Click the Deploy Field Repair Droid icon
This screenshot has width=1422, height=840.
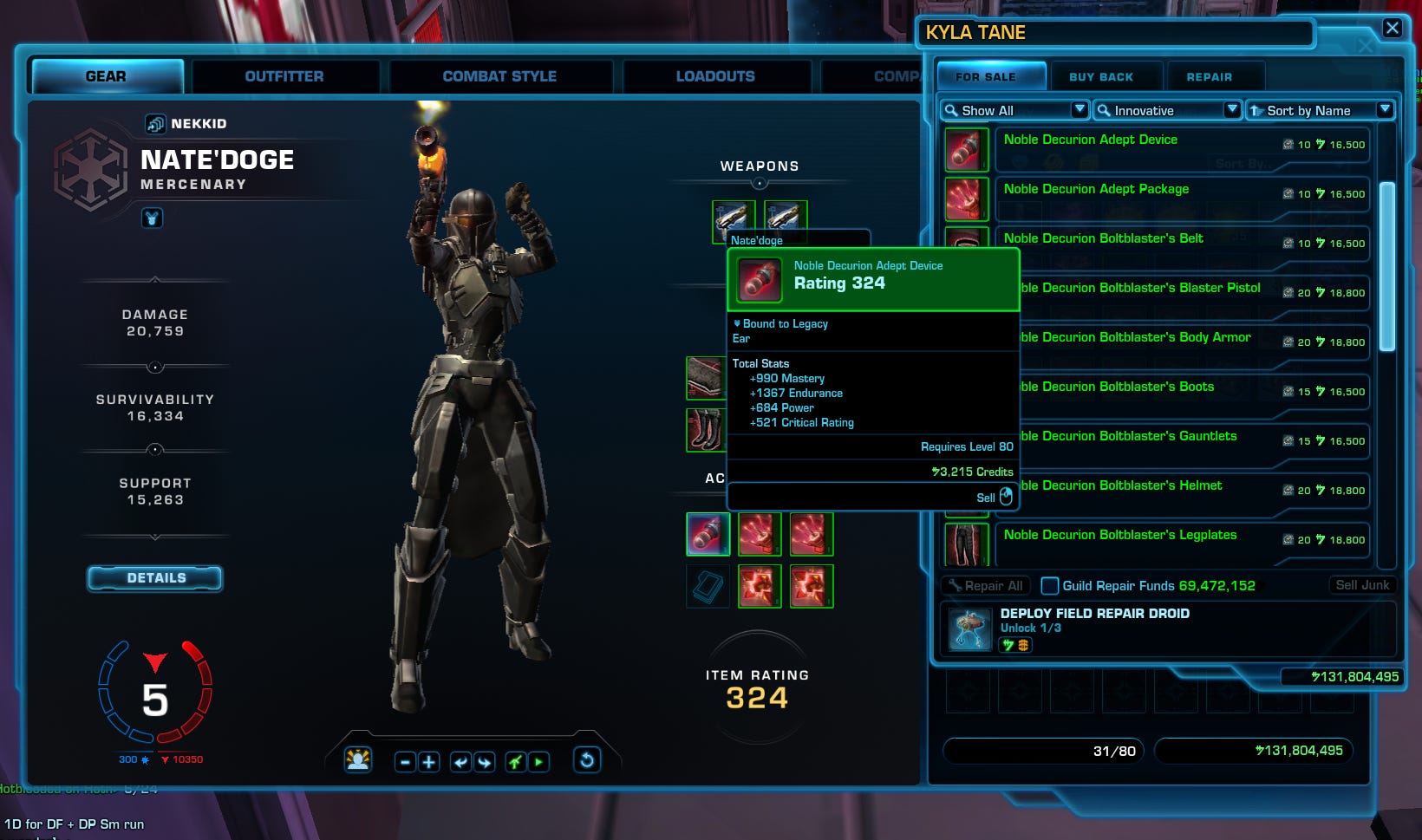click(x=970, y=628)
